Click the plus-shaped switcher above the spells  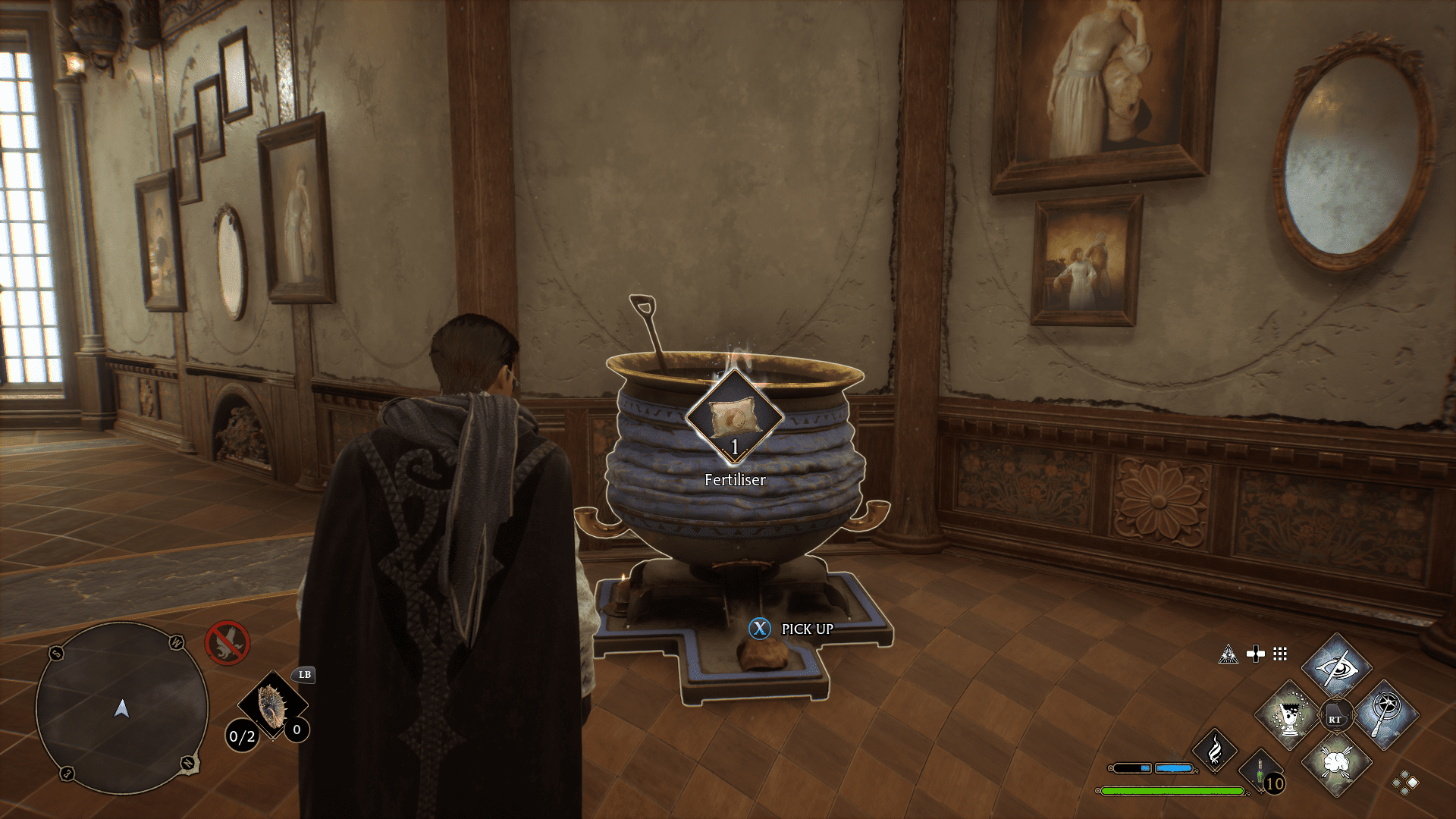coord(1256,654)
